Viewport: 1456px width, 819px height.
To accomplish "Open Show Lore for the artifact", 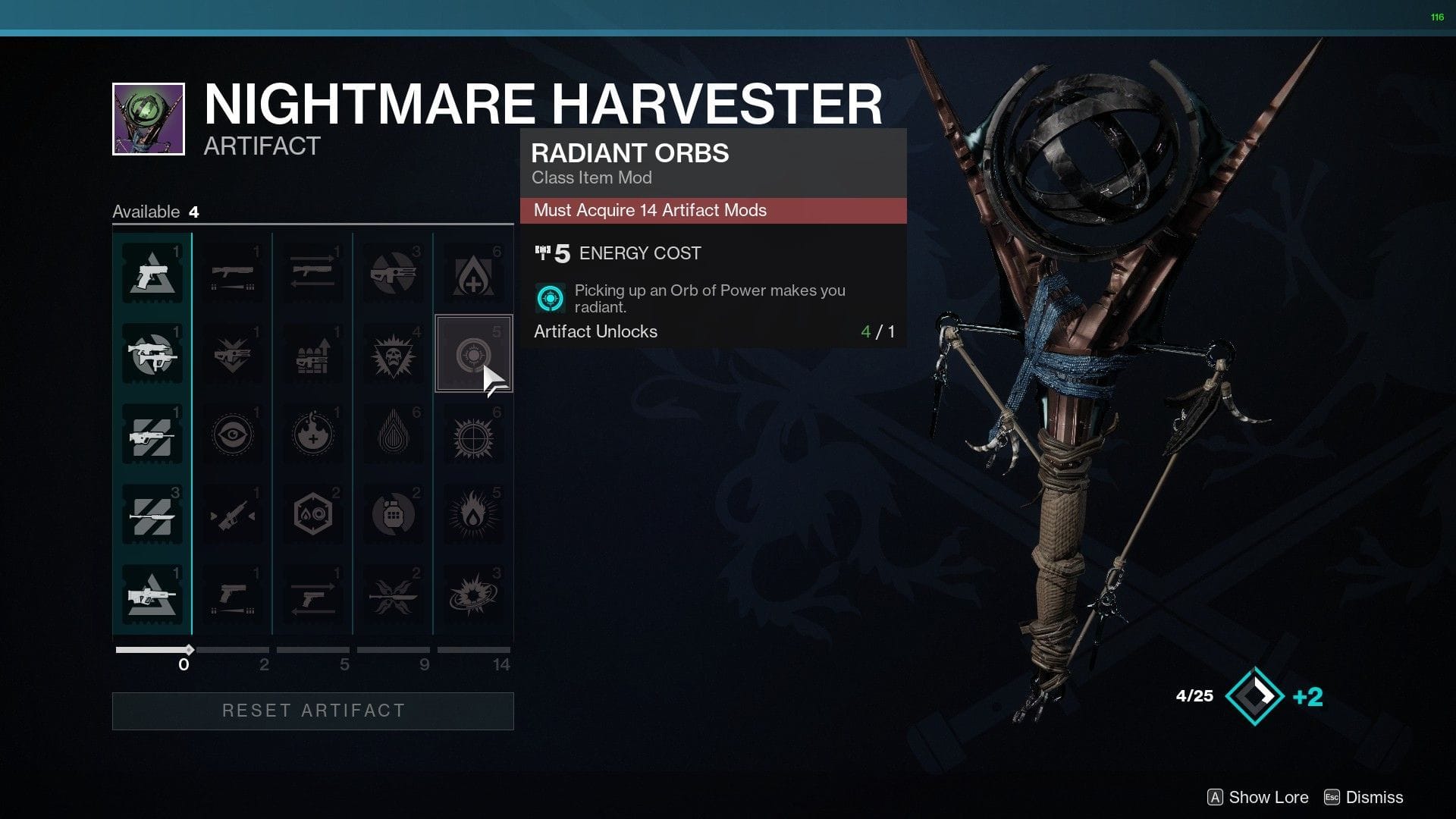I will (1257, 797).
